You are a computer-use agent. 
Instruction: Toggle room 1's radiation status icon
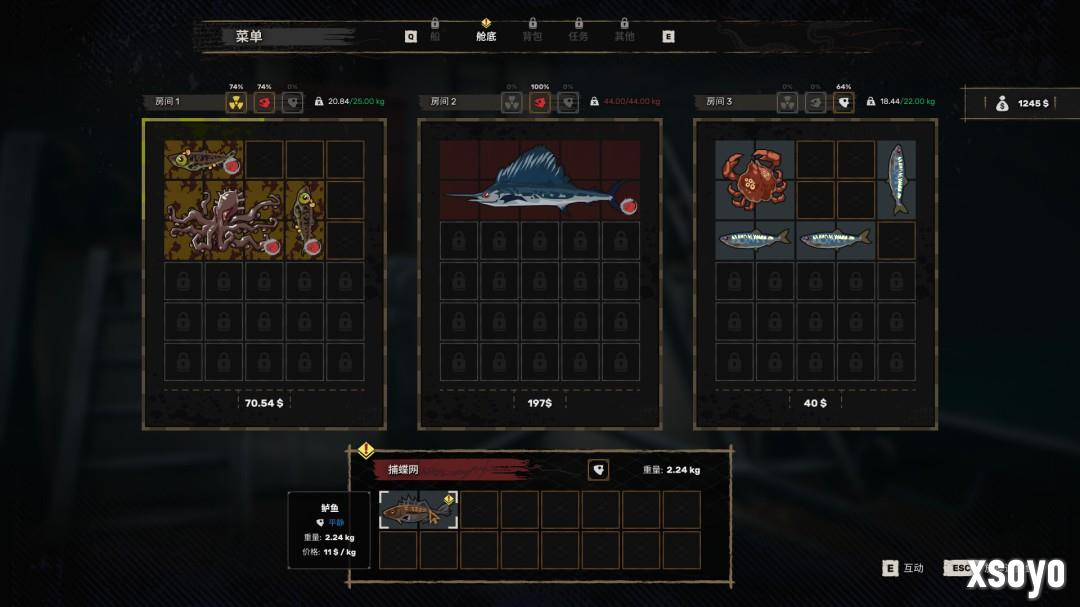pyautogui.click(x=236, y=102)
